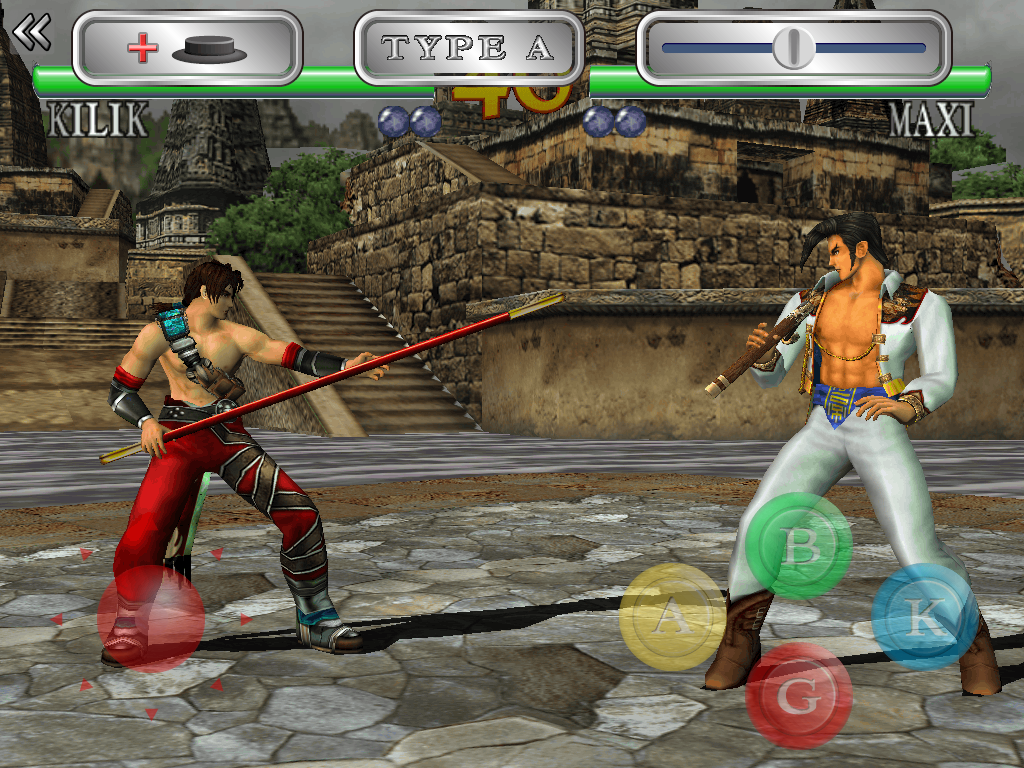Activate the red G guard button
This screenshot has width=1024, height=768.
point(799,693)
